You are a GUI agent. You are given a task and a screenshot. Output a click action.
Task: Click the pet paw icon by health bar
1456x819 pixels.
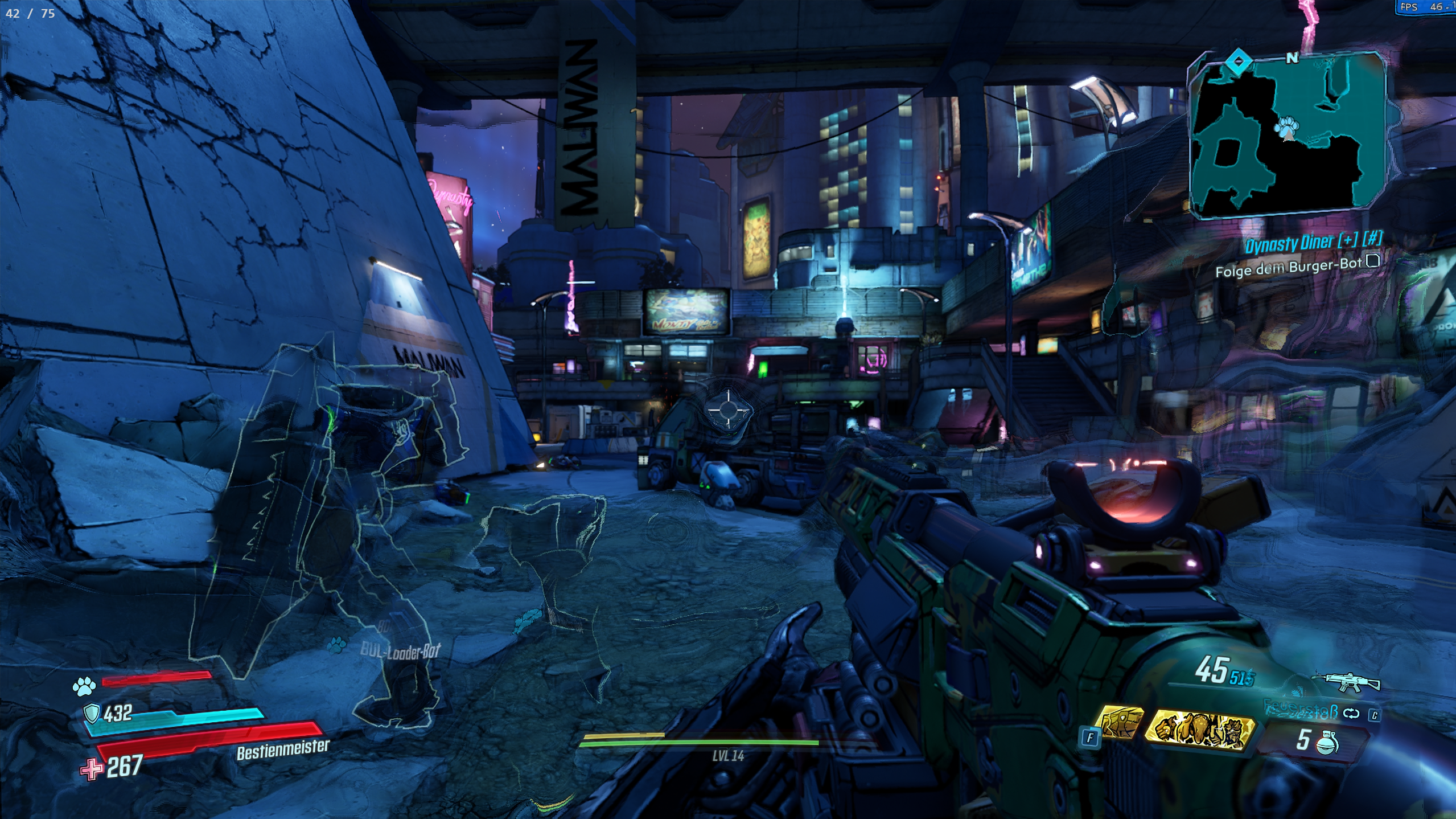click(84, 687)
